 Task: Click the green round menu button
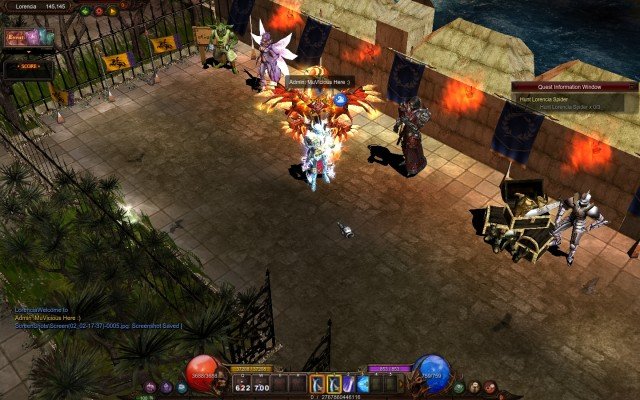tap(458, 387)
